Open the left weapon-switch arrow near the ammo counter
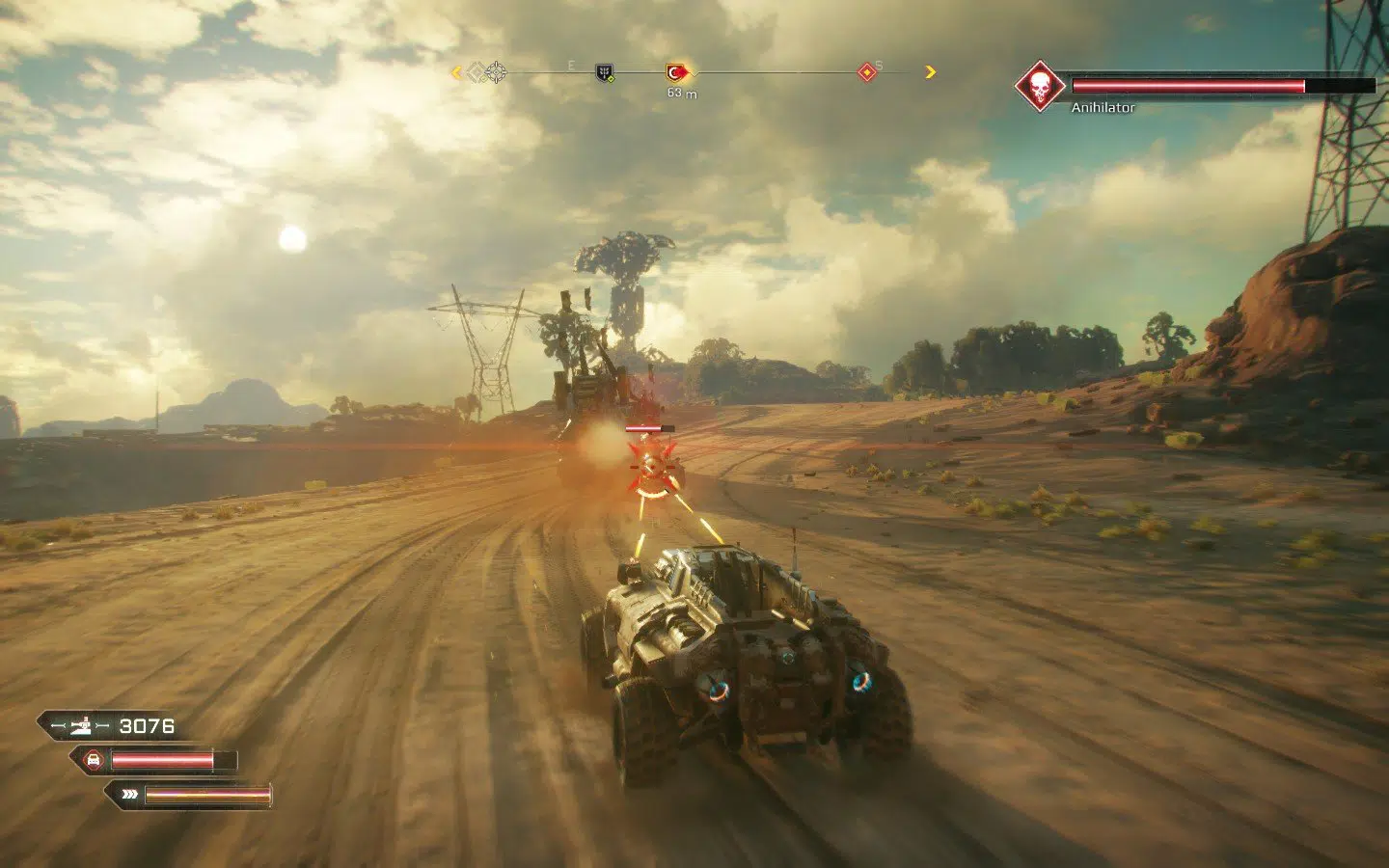 [58, 724]
